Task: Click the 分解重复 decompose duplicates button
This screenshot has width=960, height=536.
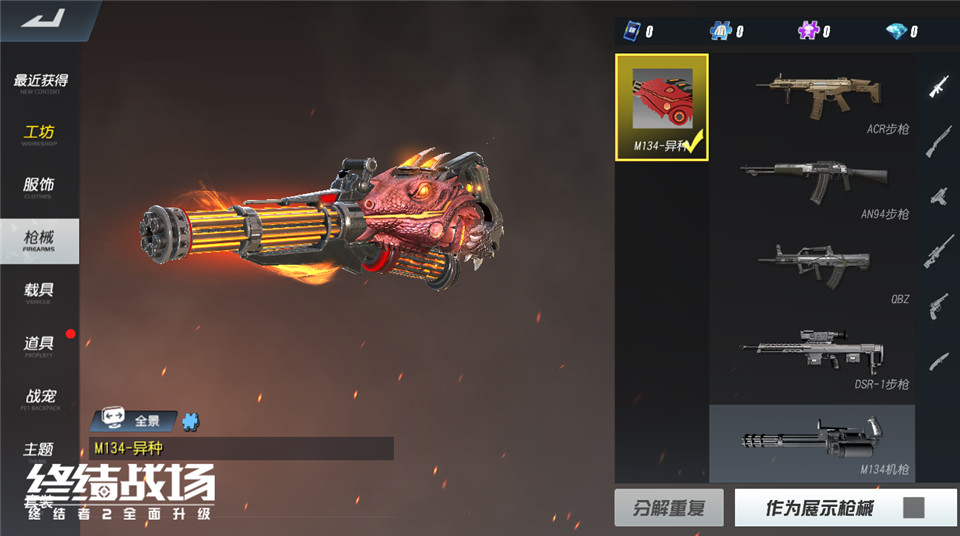Action: coord(668,508)
